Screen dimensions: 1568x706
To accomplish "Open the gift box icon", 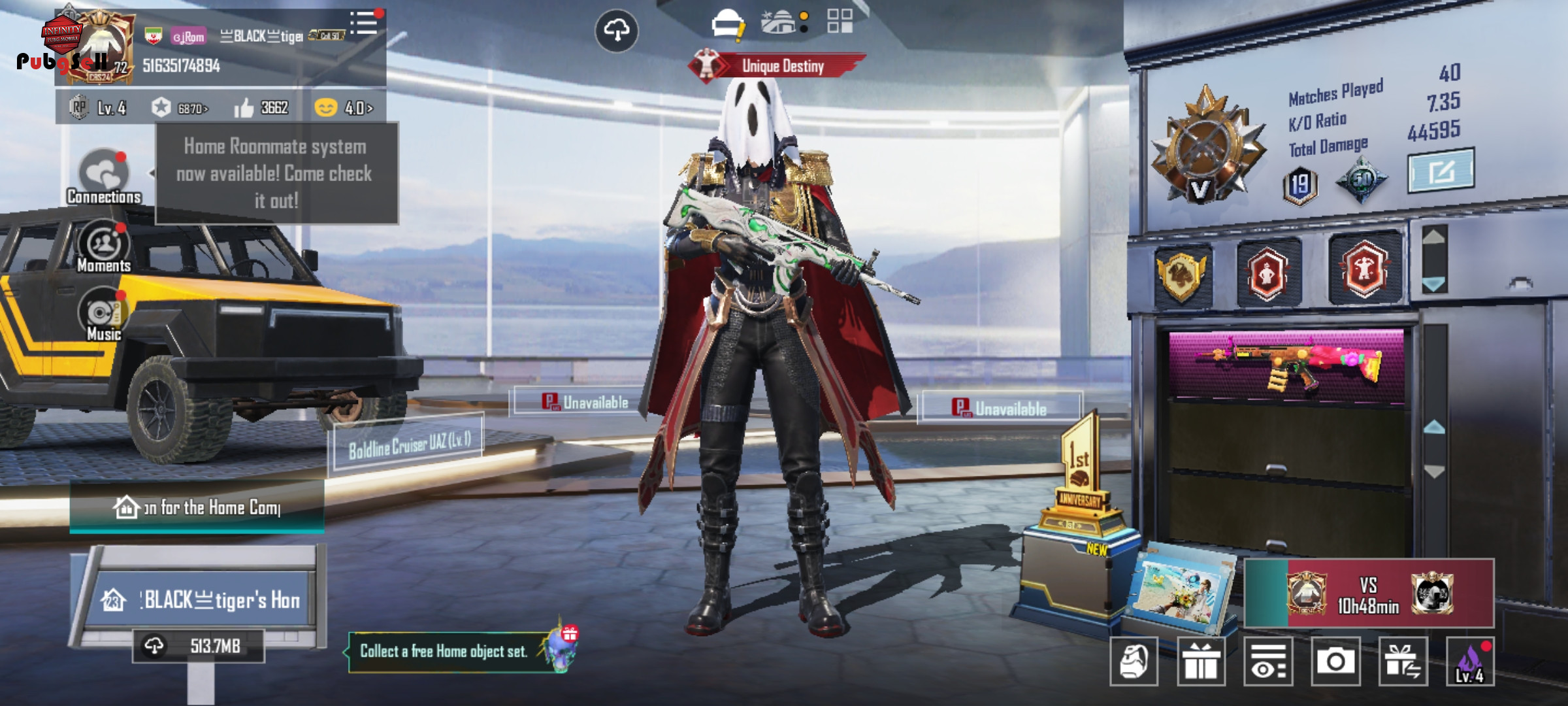I will tap(1201, 662).
